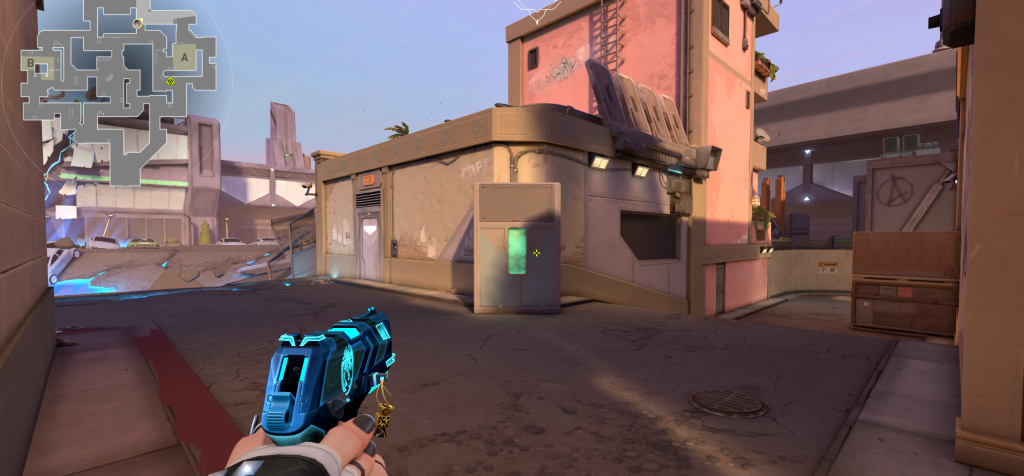The image size is (1024, 476).
Task: Click the agent portrait icon on the minimap
Action: point(137,21)
